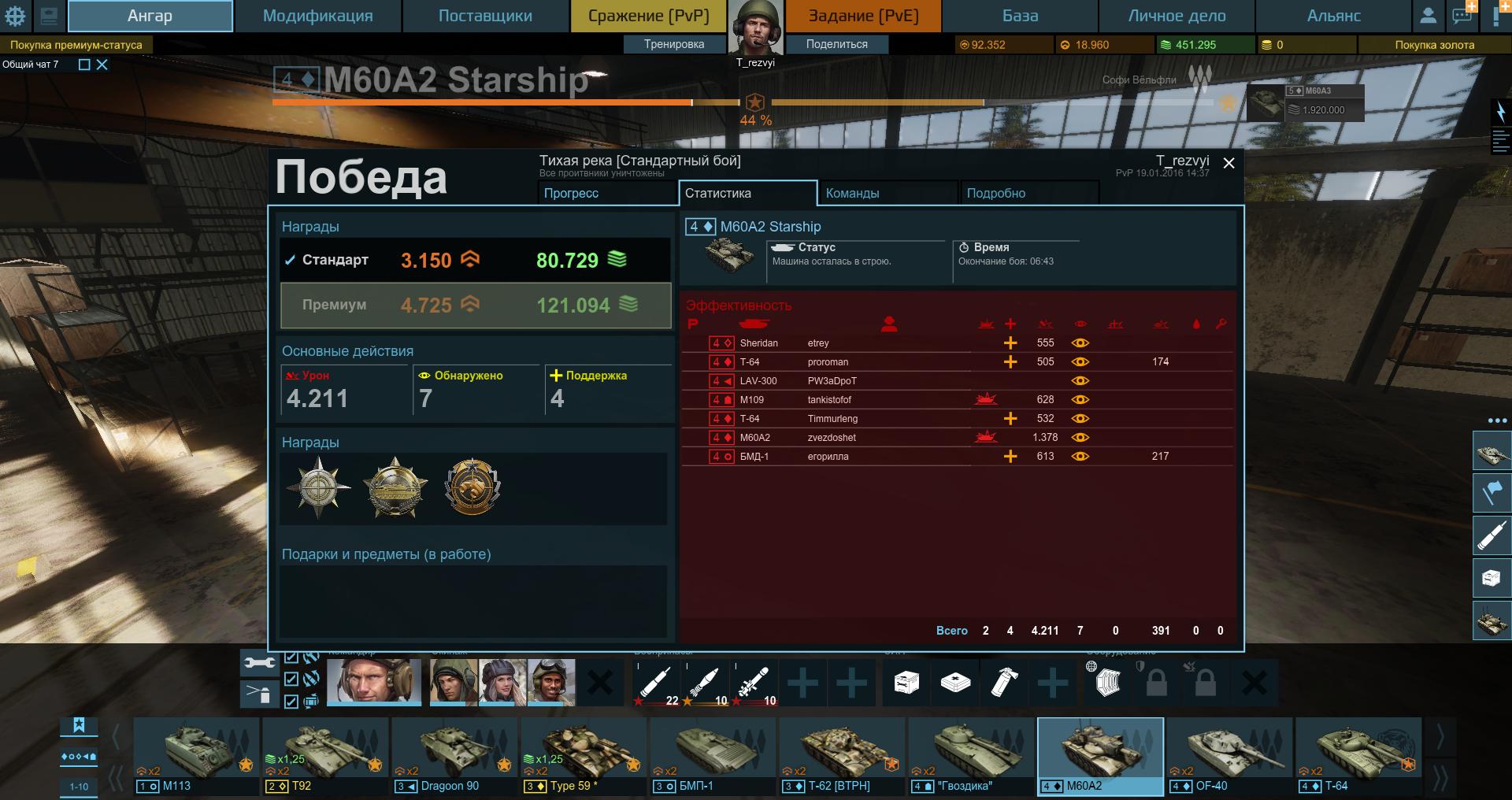Open the Альянс menu
The width and height of the screenshot is (1512, 800).
tap(1333, 16)
